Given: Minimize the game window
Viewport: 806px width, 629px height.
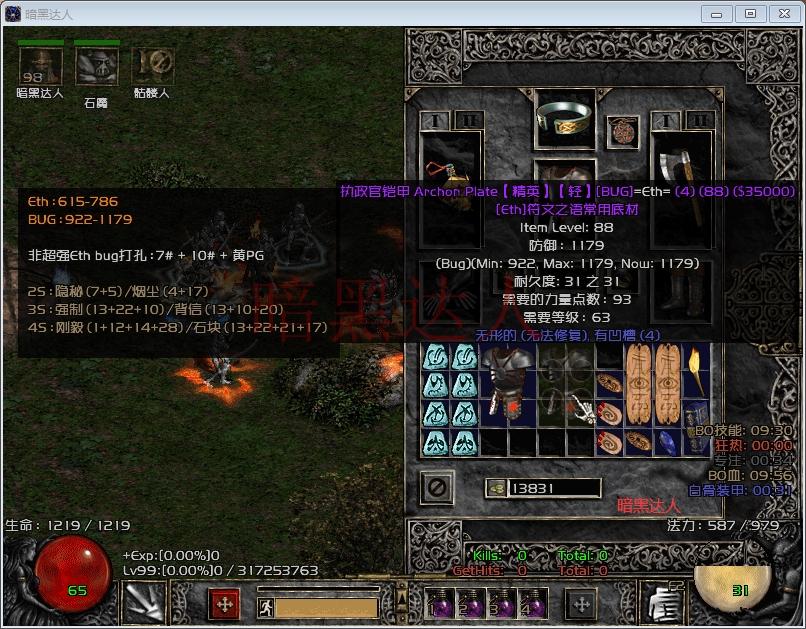Looking at the screenshot, I should [717, 13].
